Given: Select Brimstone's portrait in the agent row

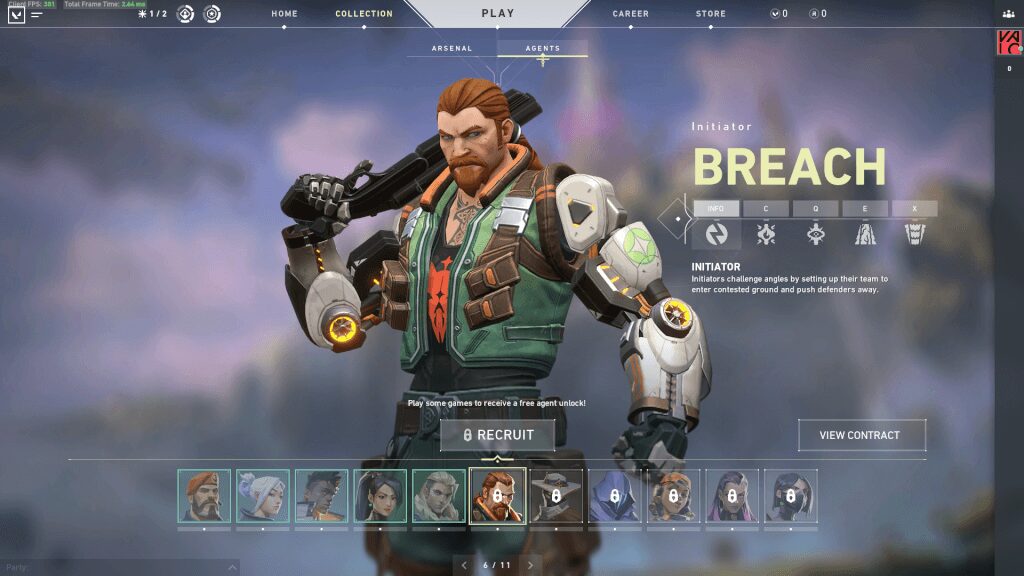Looking at the screenshot, I should (x=204, y=496).
